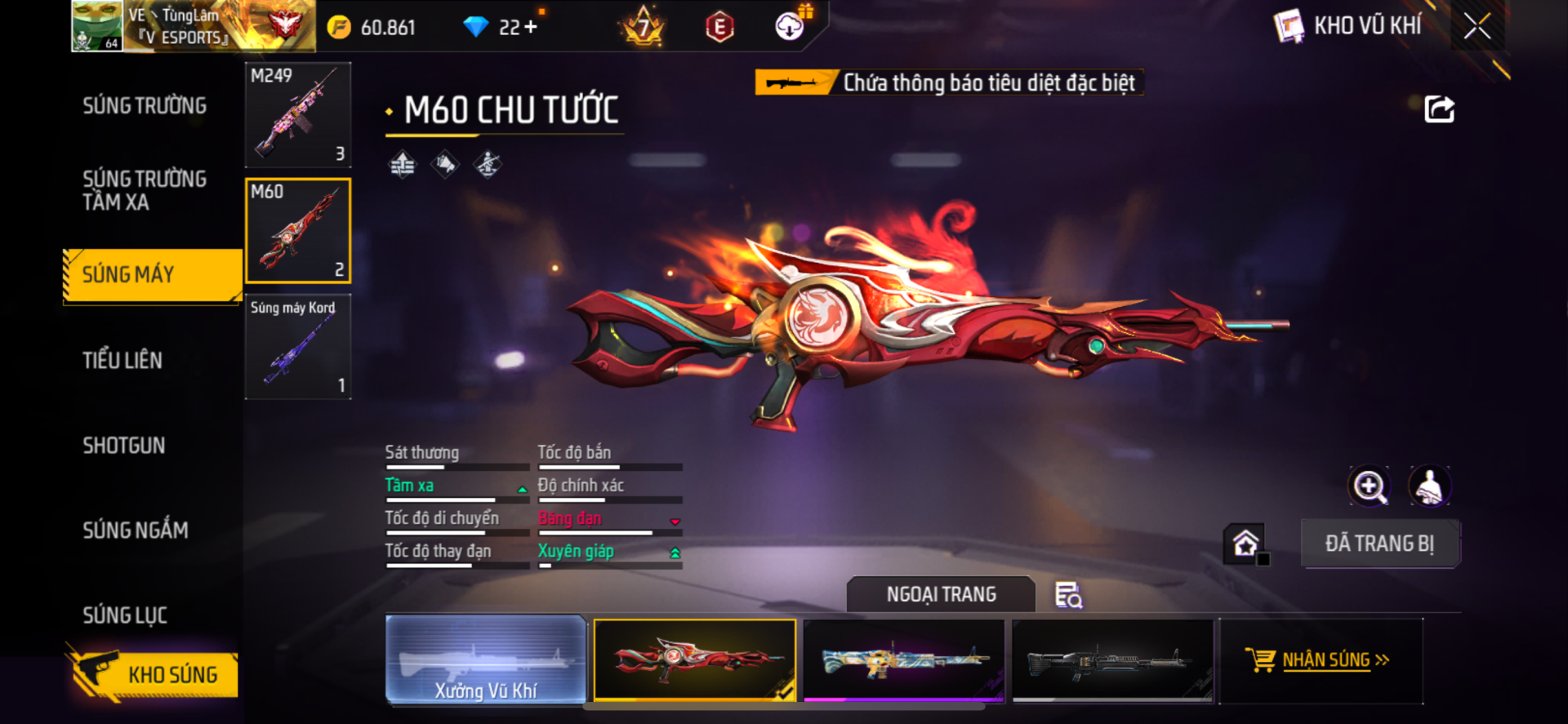The height and width of the screenshot is (724, 1568).
Task: Open the character preview icon
Action: (1429, 486)
